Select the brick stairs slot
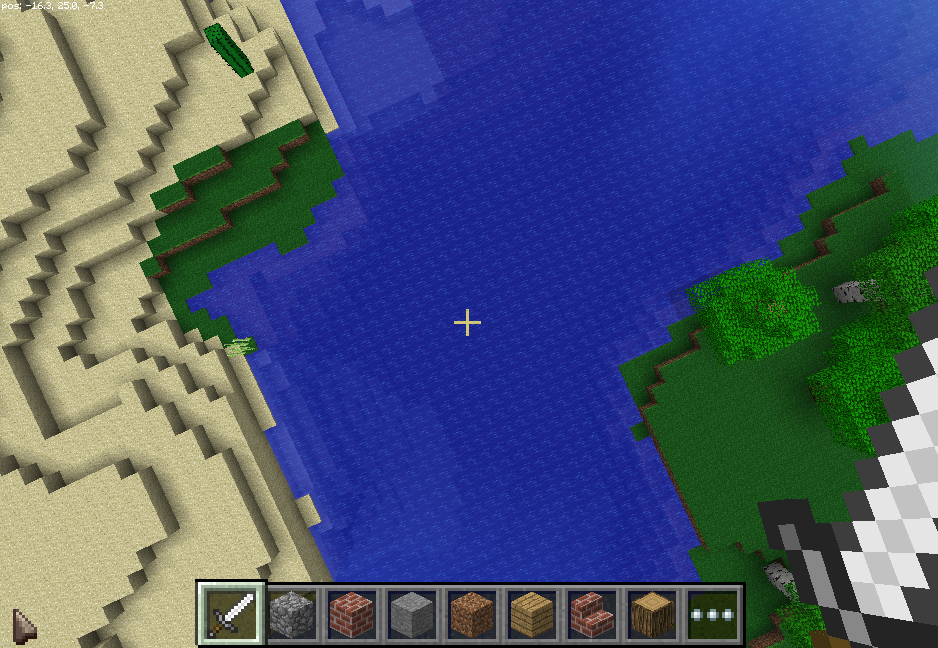 [x=592, y=613]
